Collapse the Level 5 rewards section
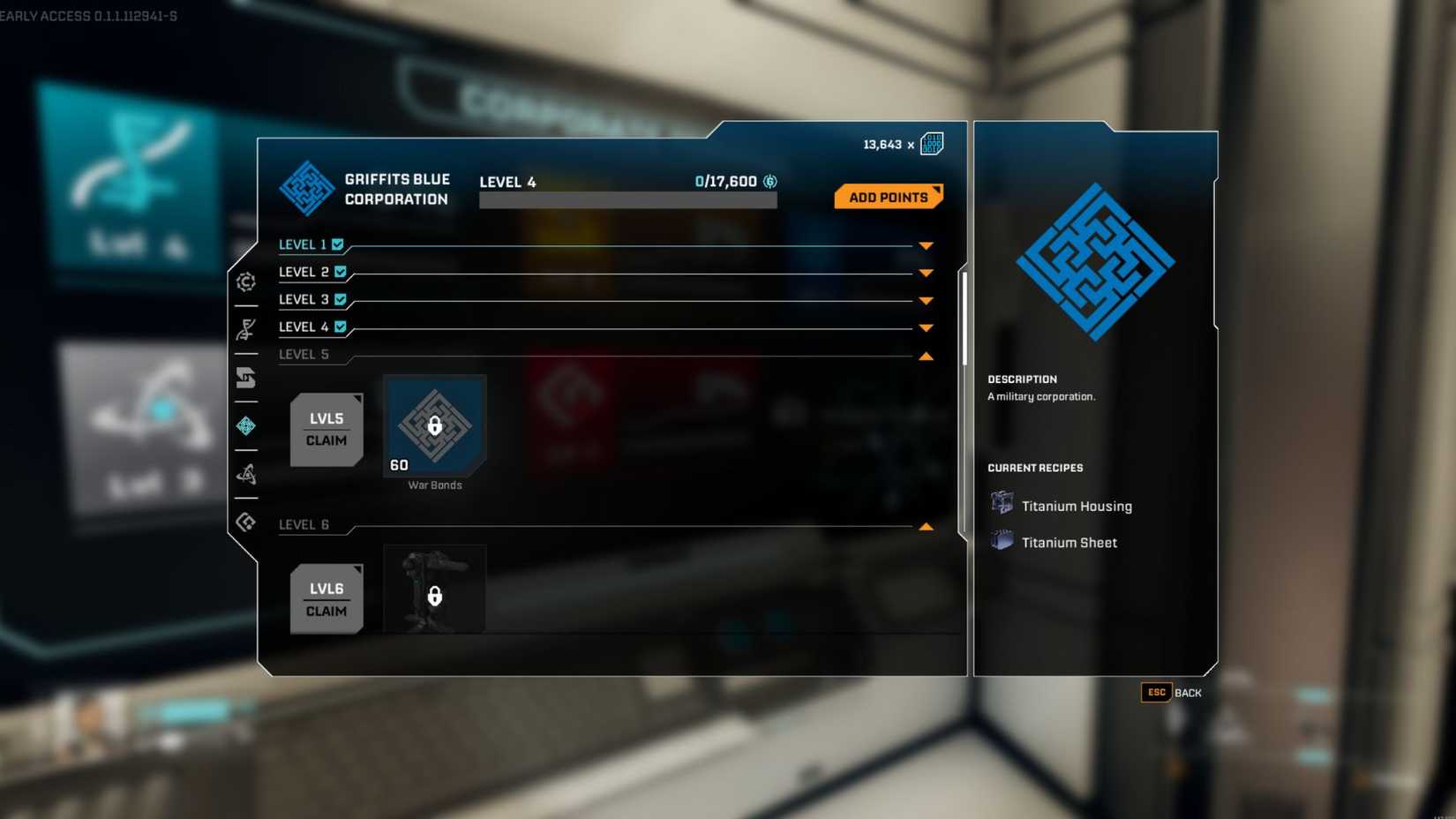Screen dimensions: 1456x819 point(925,356)
